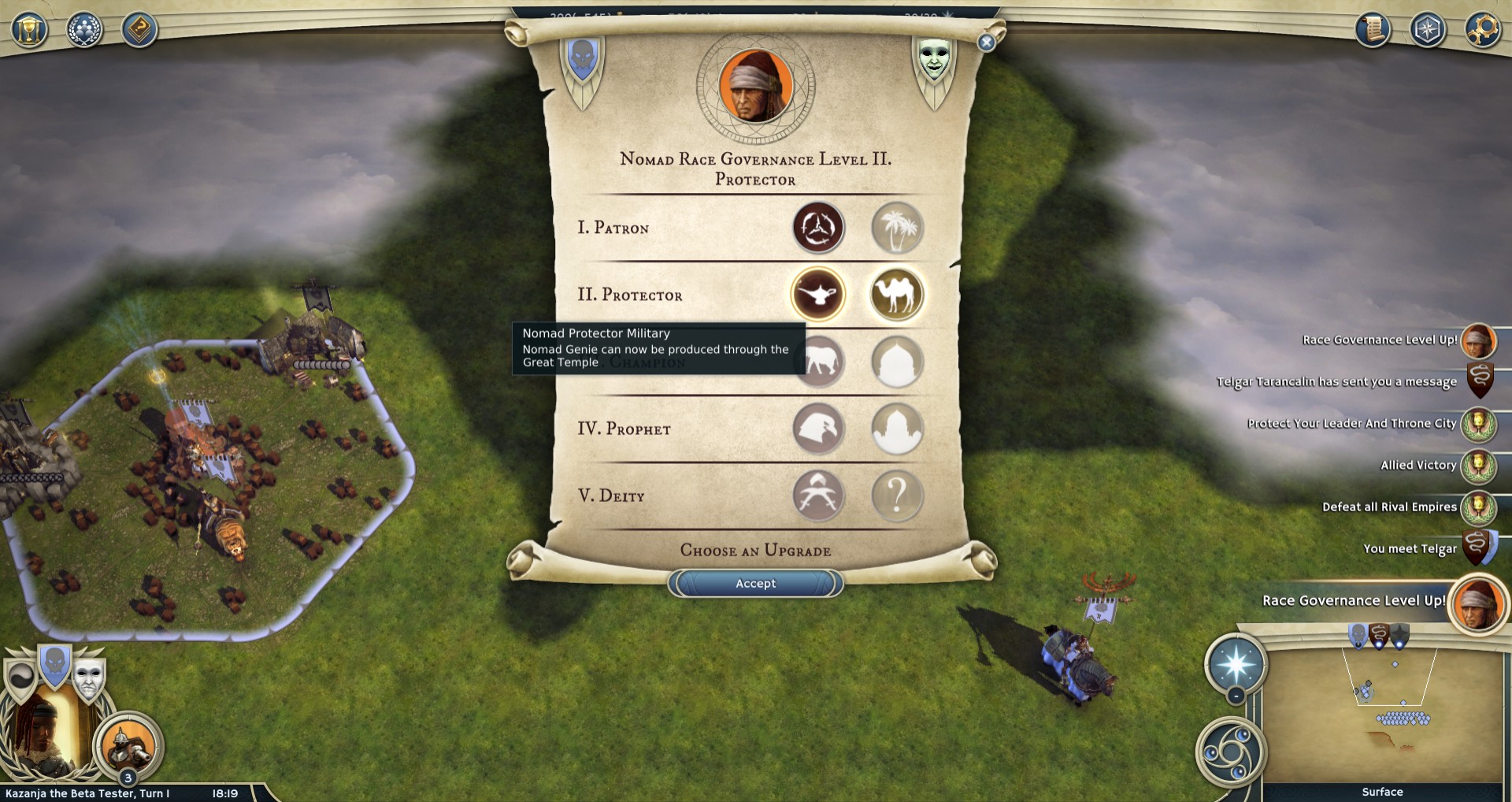Select the palm tree Patron upgrade

[x=896, y=228]
